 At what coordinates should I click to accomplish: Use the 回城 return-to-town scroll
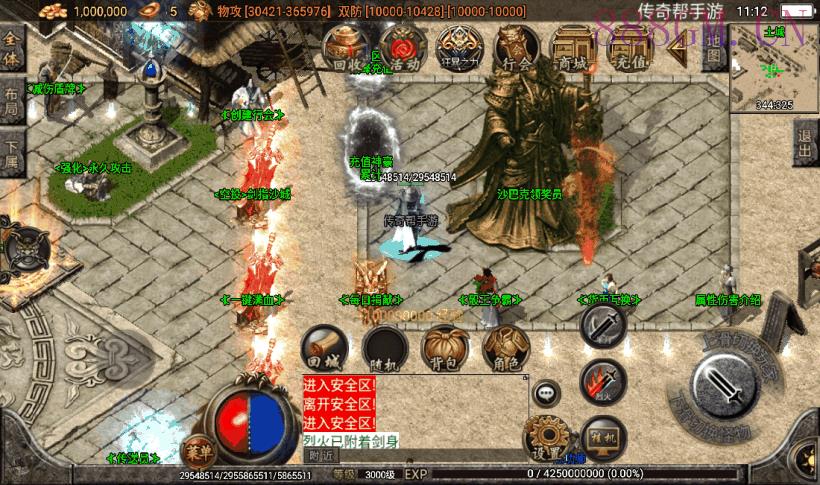pyautogui.click(x=323, y=347)
